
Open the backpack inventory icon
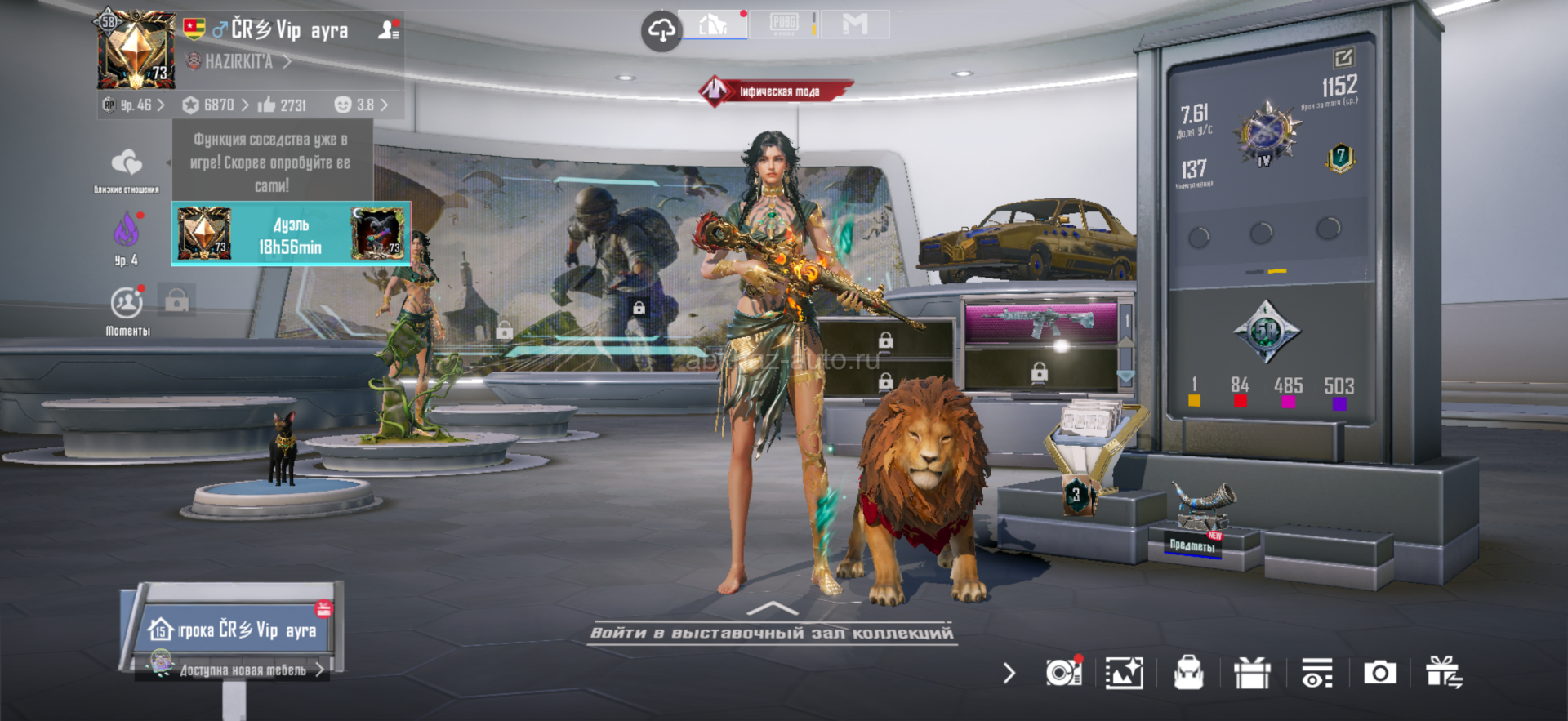pos(1188,673)
